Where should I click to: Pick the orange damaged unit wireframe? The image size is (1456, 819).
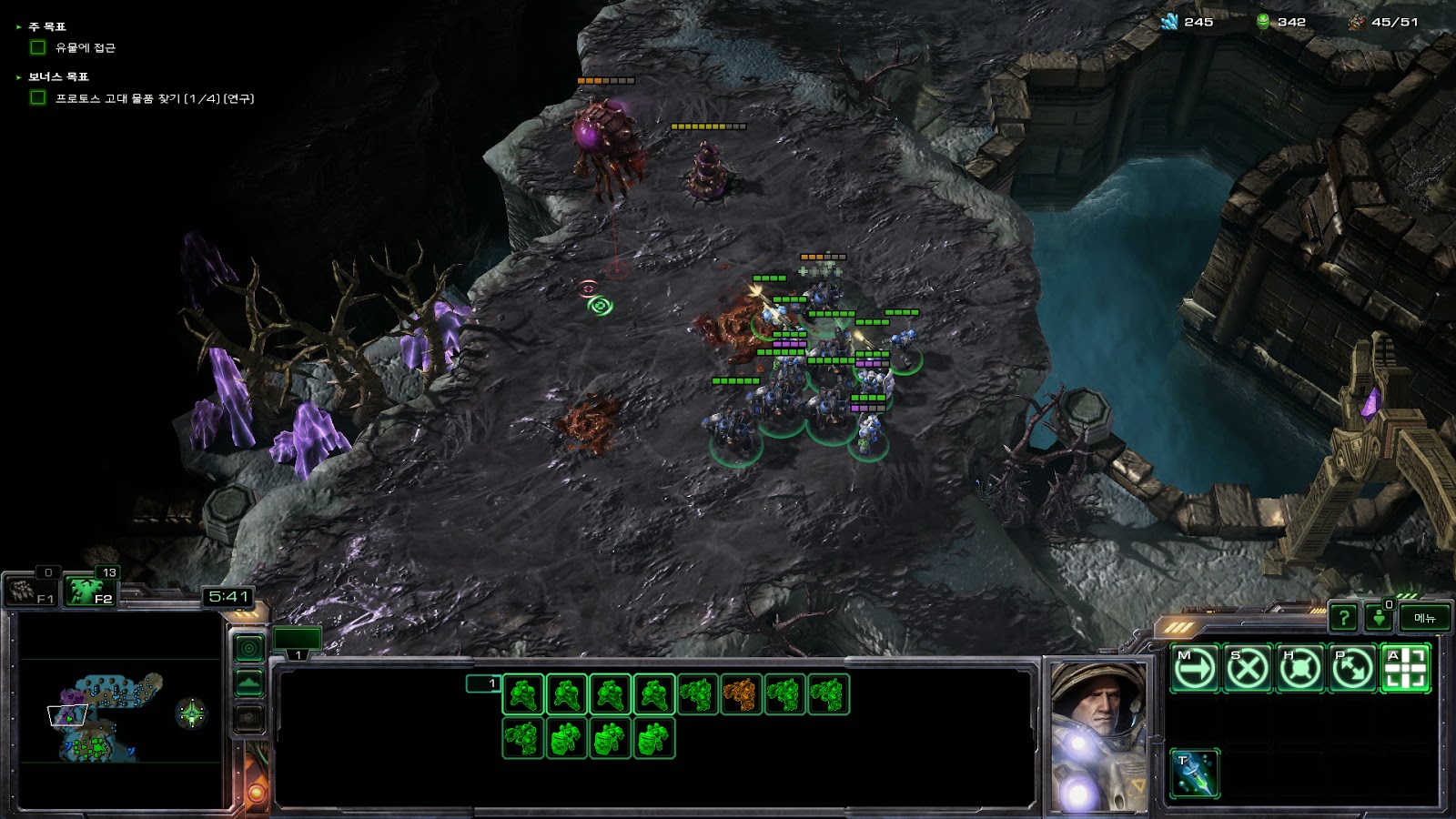[x=741, y=694]
